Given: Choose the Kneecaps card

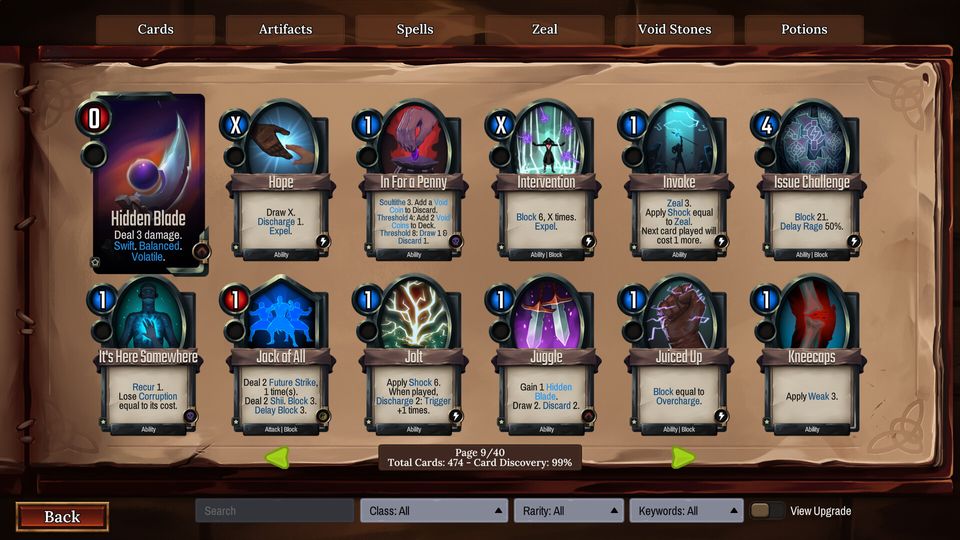Looking at the screenshot, I should 811,360.
